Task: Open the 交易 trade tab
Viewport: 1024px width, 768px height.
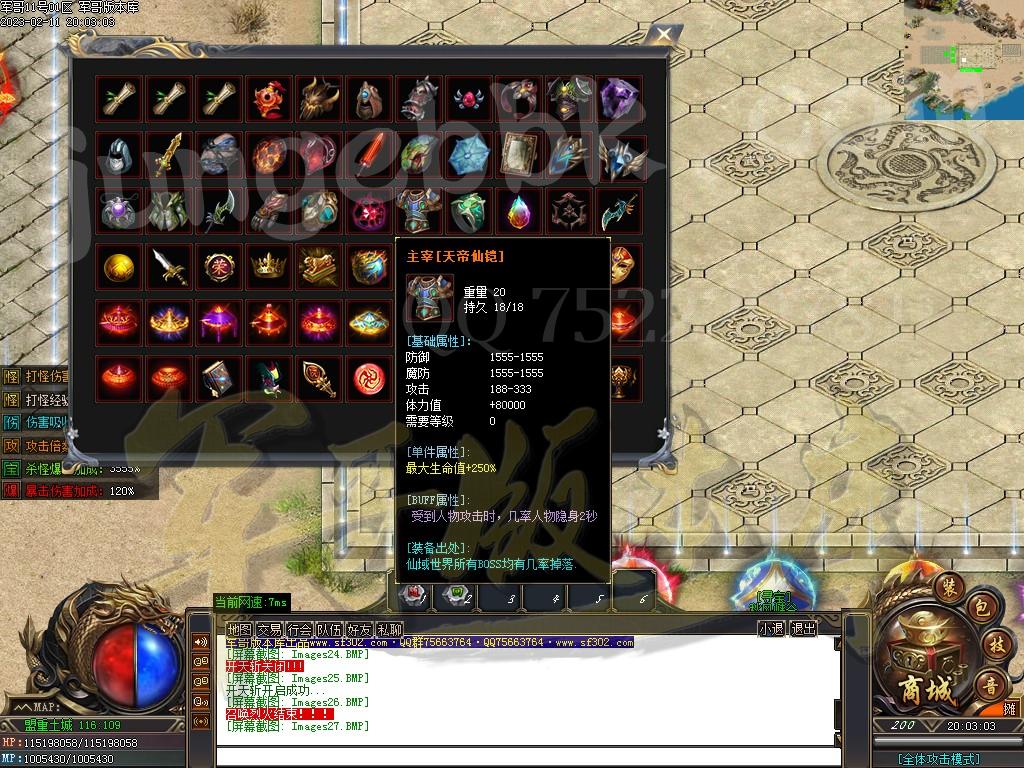Action: tap(269, 629)
